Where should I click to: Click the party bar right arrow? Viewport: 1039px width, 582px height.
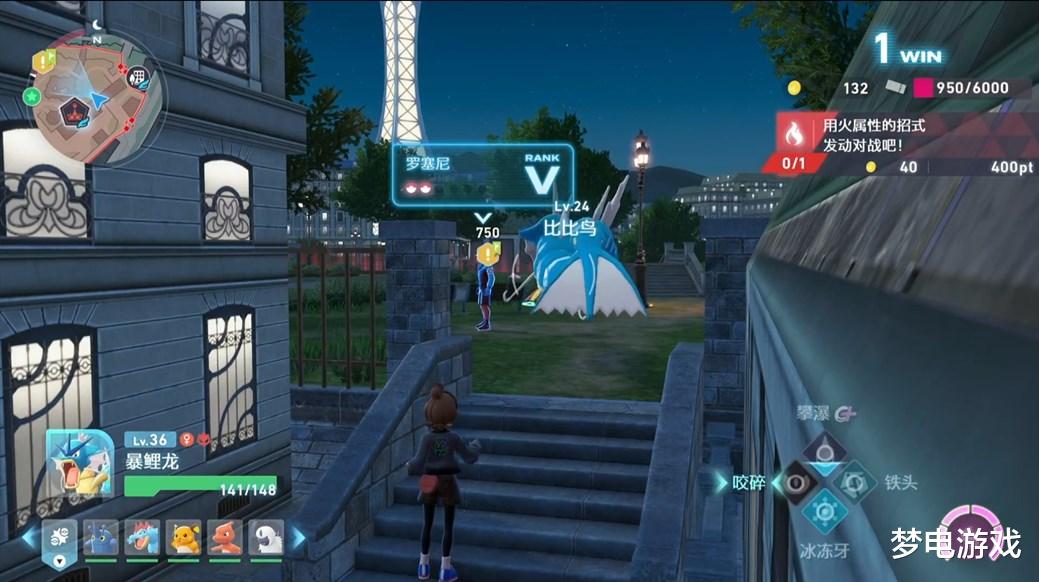(298, 538)
